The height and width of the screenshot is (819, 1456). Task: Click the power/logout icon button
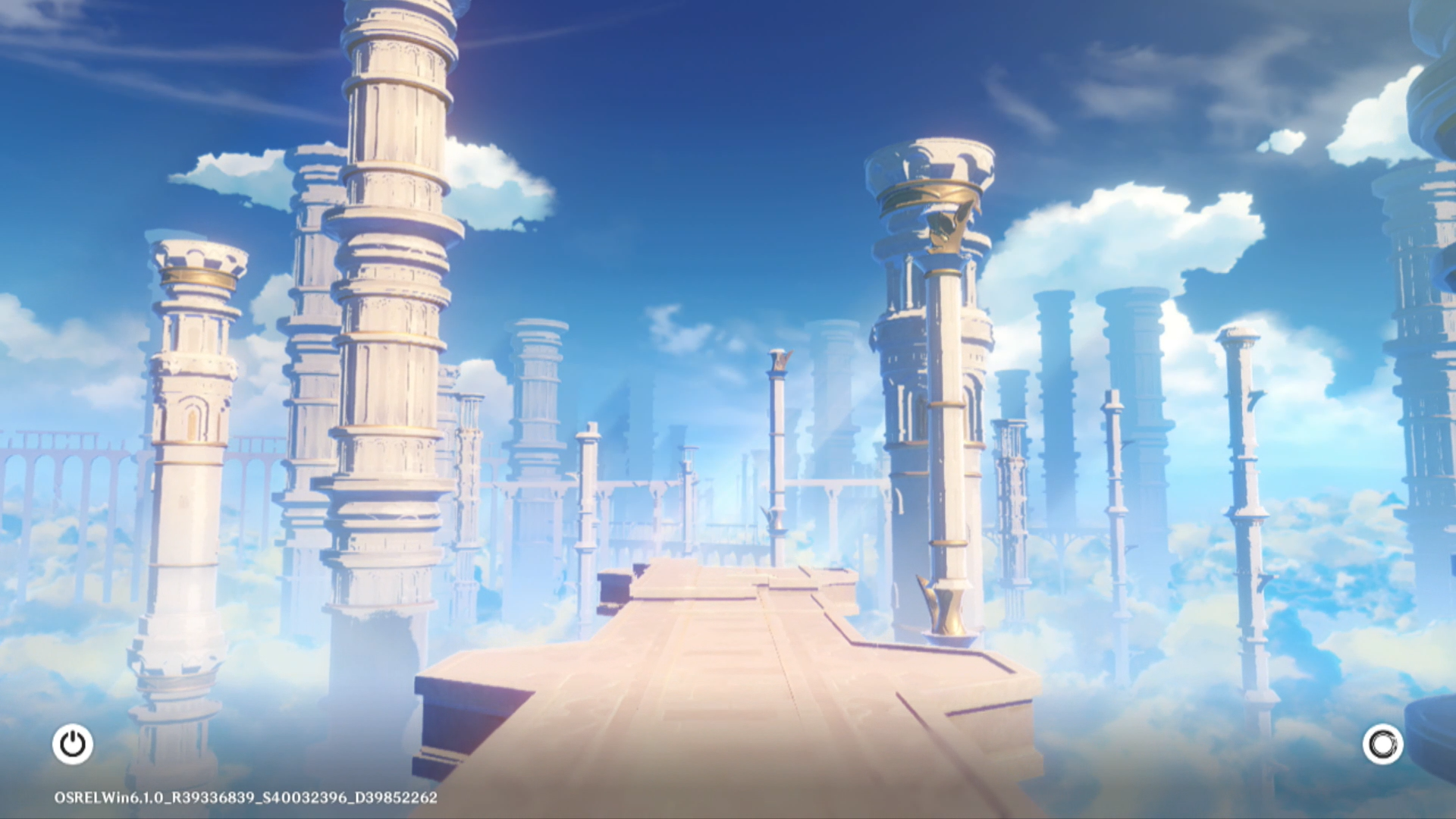(73, 744)
